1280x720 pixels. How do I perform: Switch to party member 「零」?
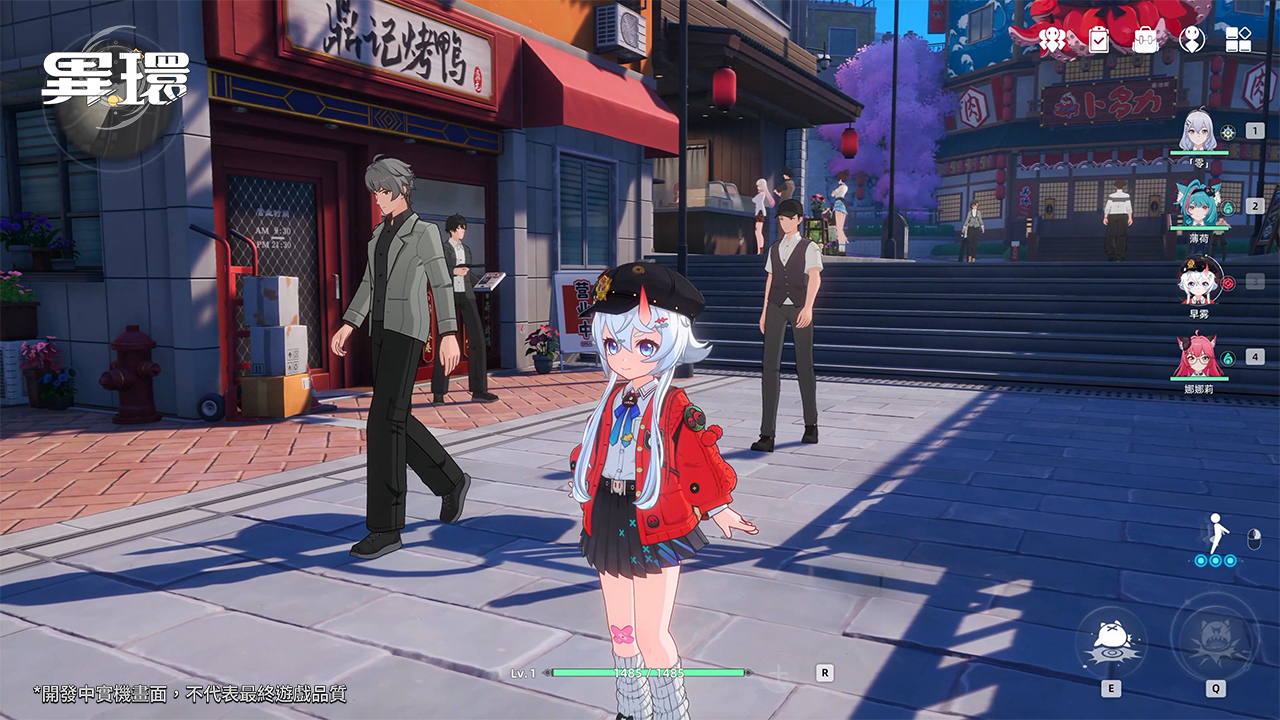click(1198, 132)
